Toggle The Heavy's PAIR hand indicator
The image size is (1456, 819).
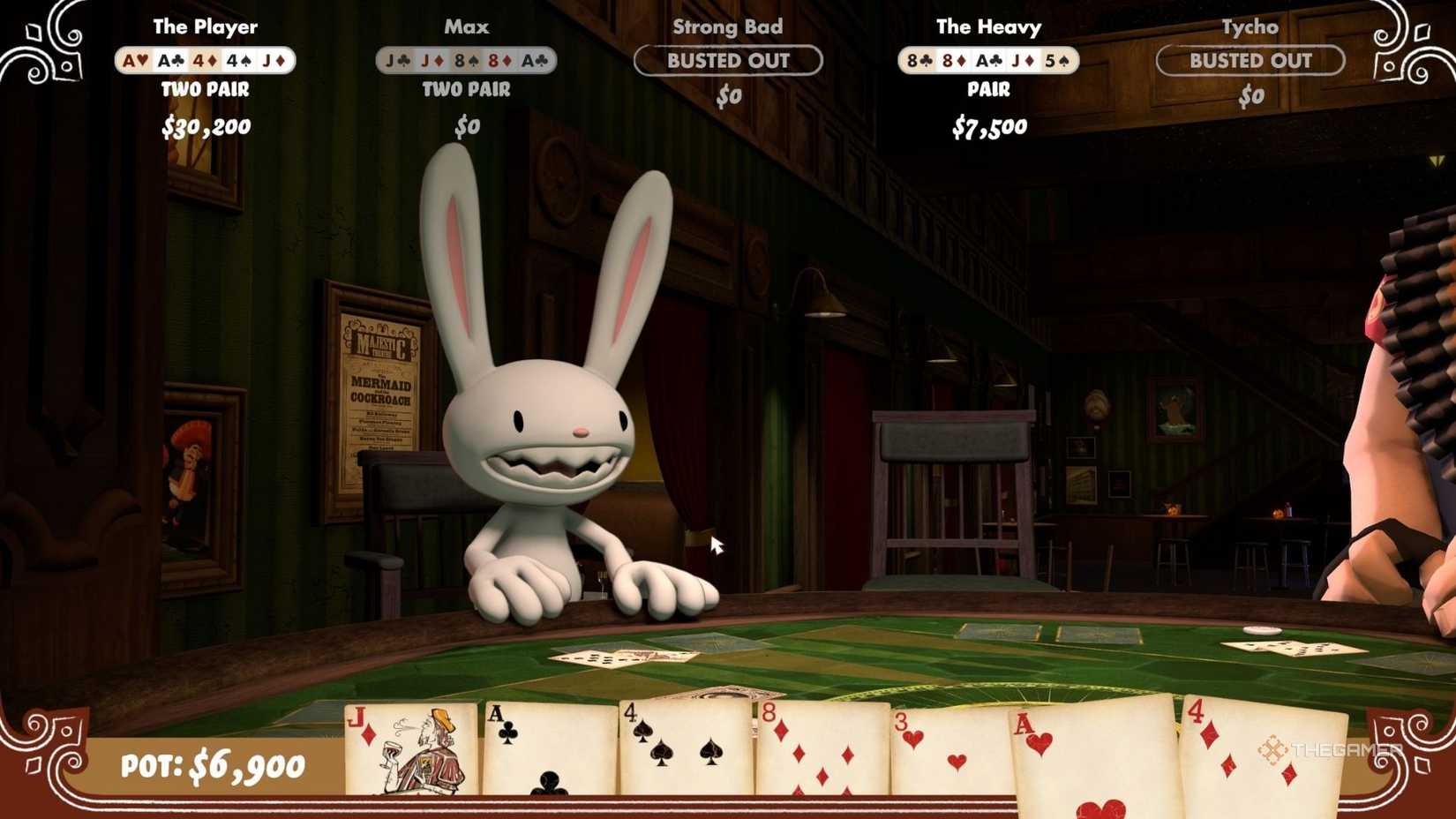click(989, 89)
